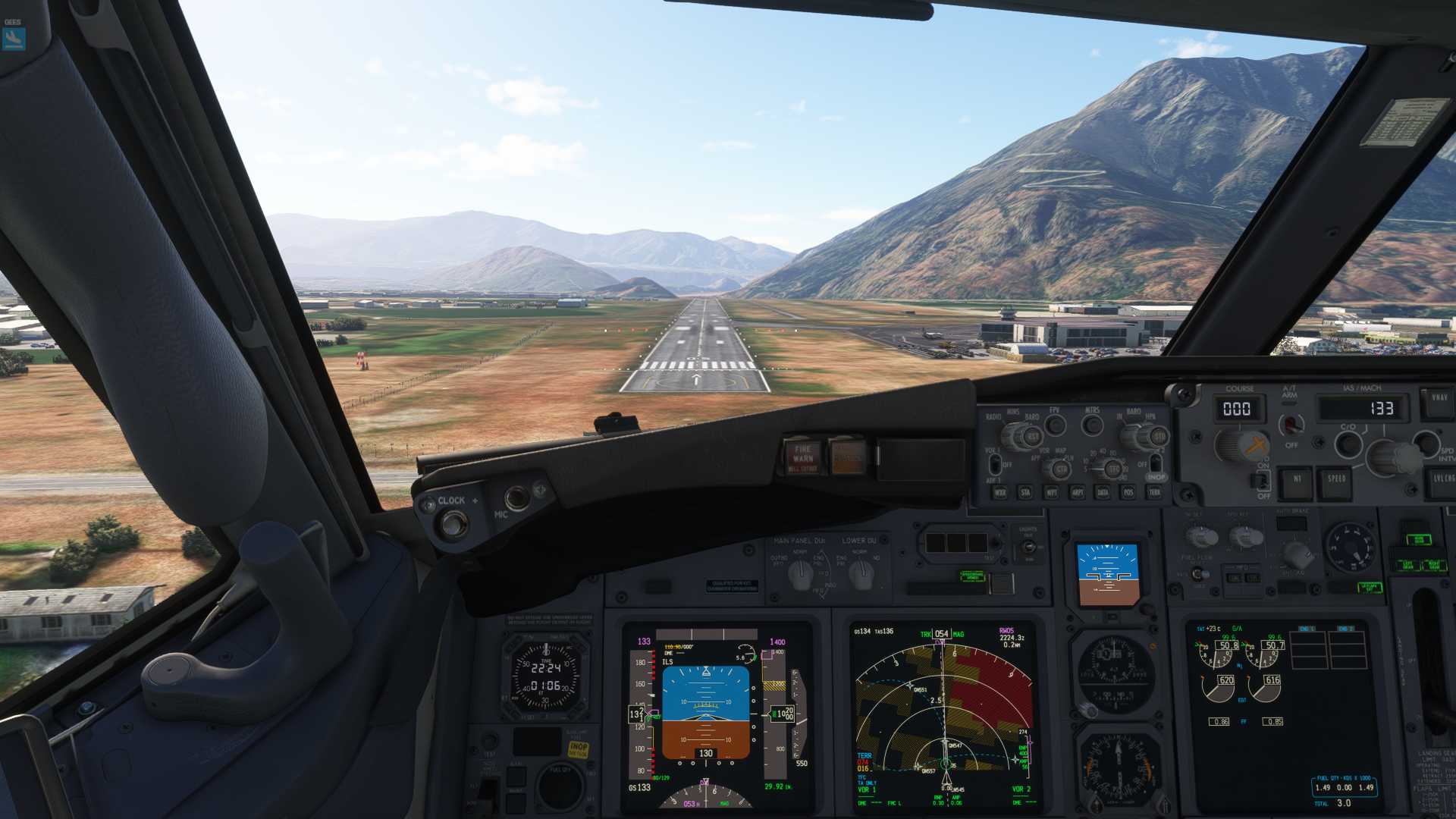Toggle the POS position button
Image resolution: width=1456 pixels, height=819 pixels.
point(1129,493)
